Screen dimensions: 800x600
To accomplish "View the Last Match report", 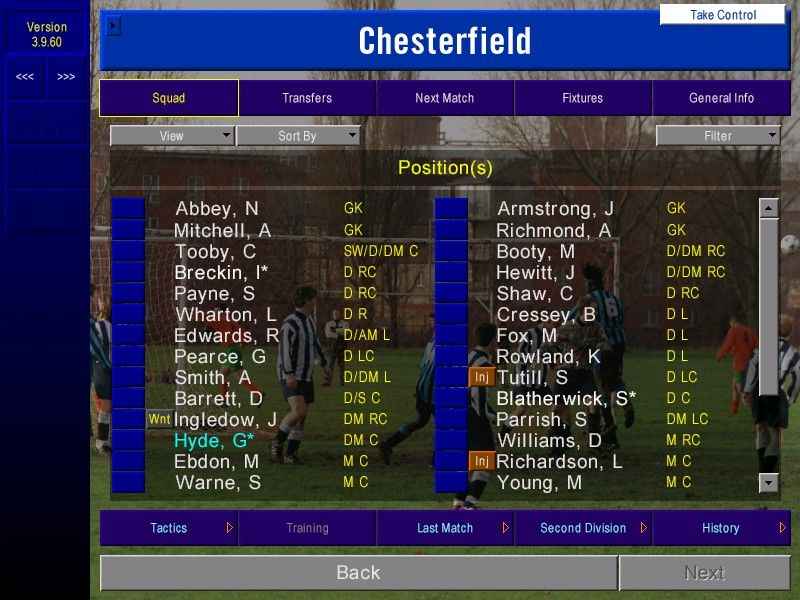I will [445, 528].
